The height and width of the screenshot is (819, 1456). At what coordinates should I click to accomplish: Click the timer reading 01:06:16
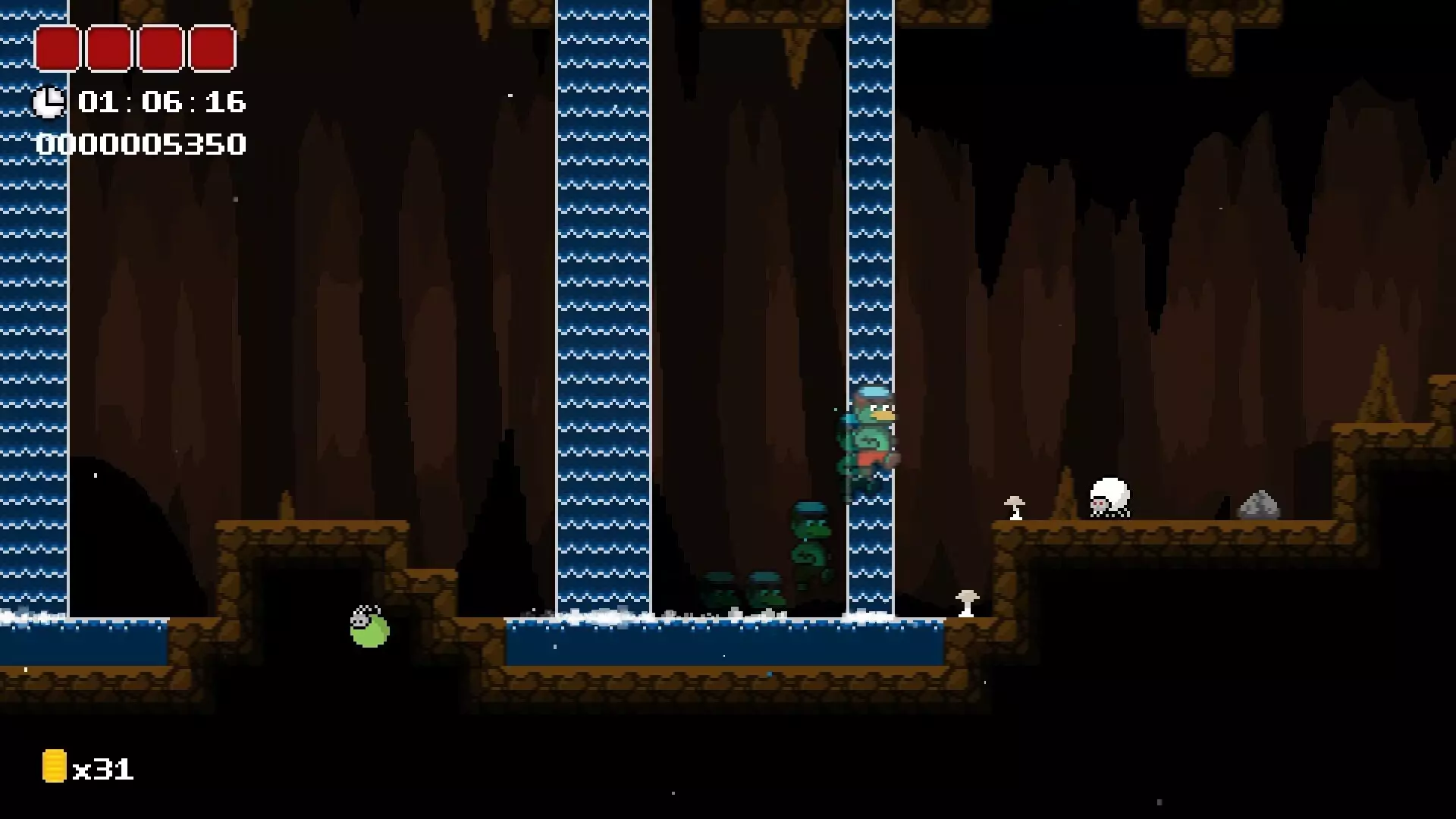coord(162,102)
